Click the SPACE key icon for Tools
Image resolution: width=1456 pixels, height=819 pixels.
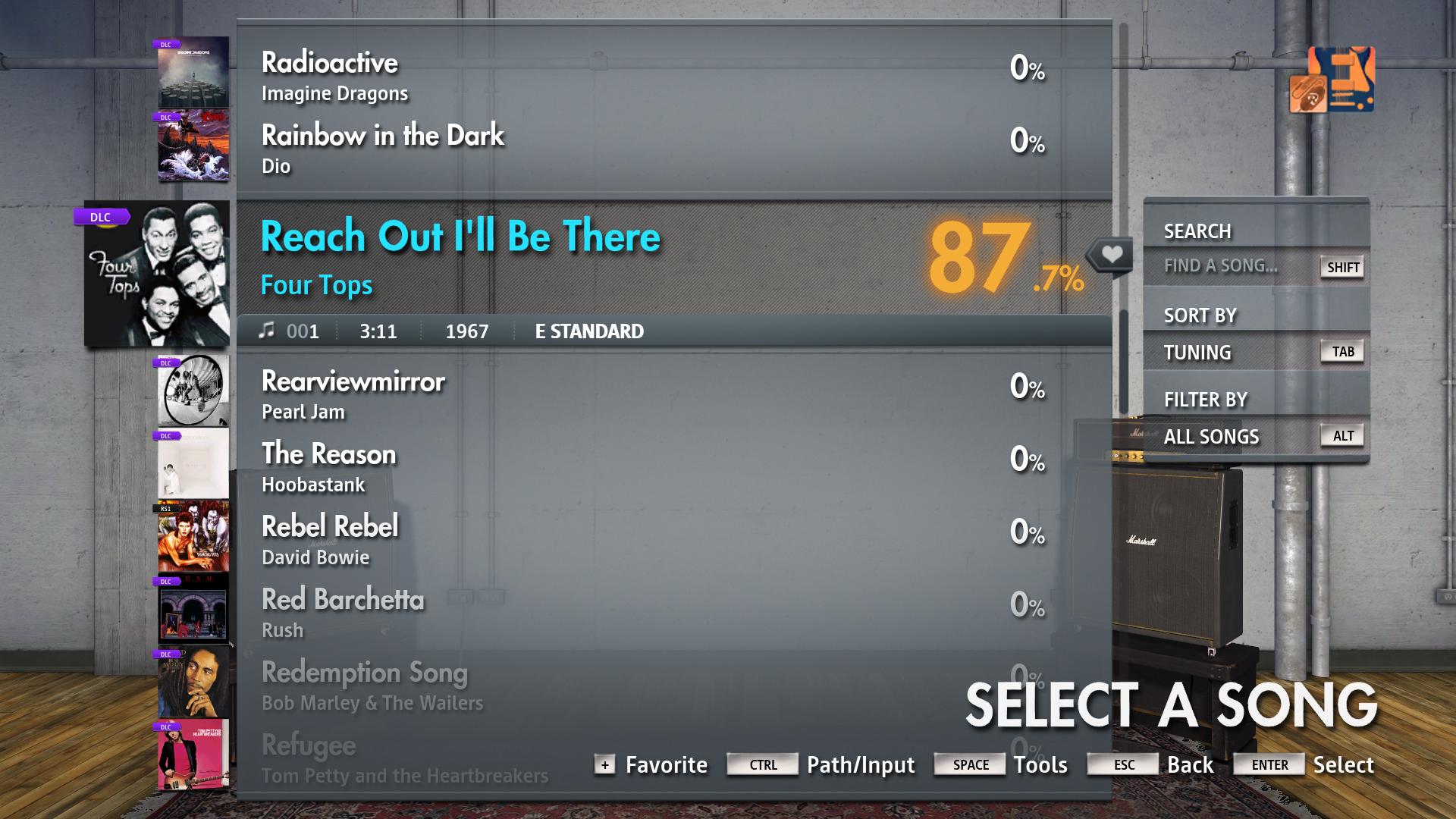[969, 764]
